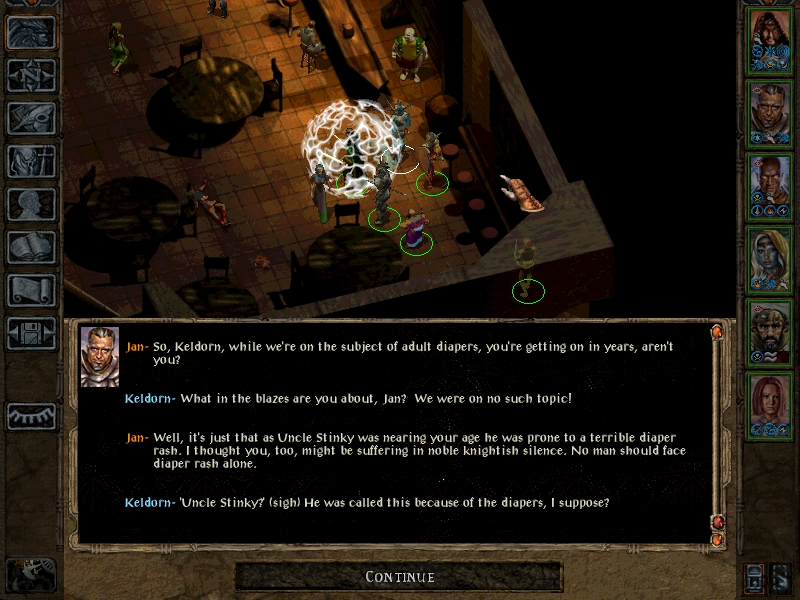Select the red-haired woman party portrait

pyautogui.click(x=769, y=402)
